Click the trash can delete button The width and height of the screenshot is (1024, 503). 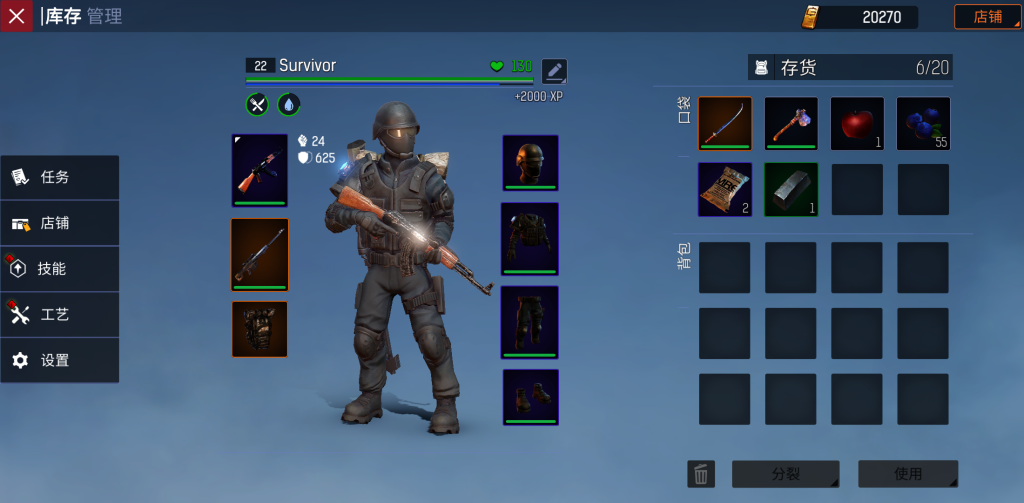coord(701,474)
